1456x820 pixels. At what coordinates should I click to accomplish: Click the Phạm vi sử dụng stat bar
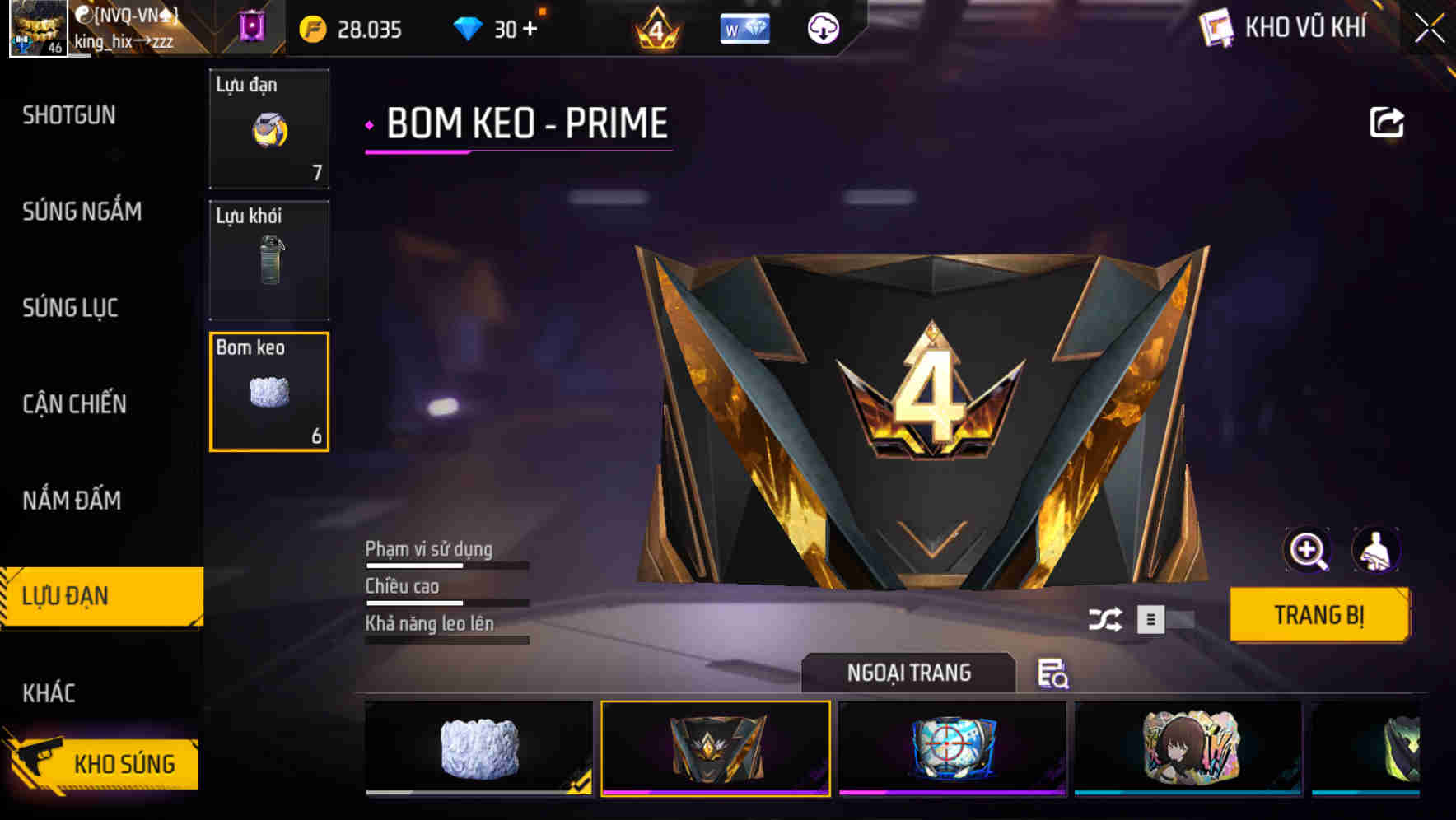coord(445,565)
